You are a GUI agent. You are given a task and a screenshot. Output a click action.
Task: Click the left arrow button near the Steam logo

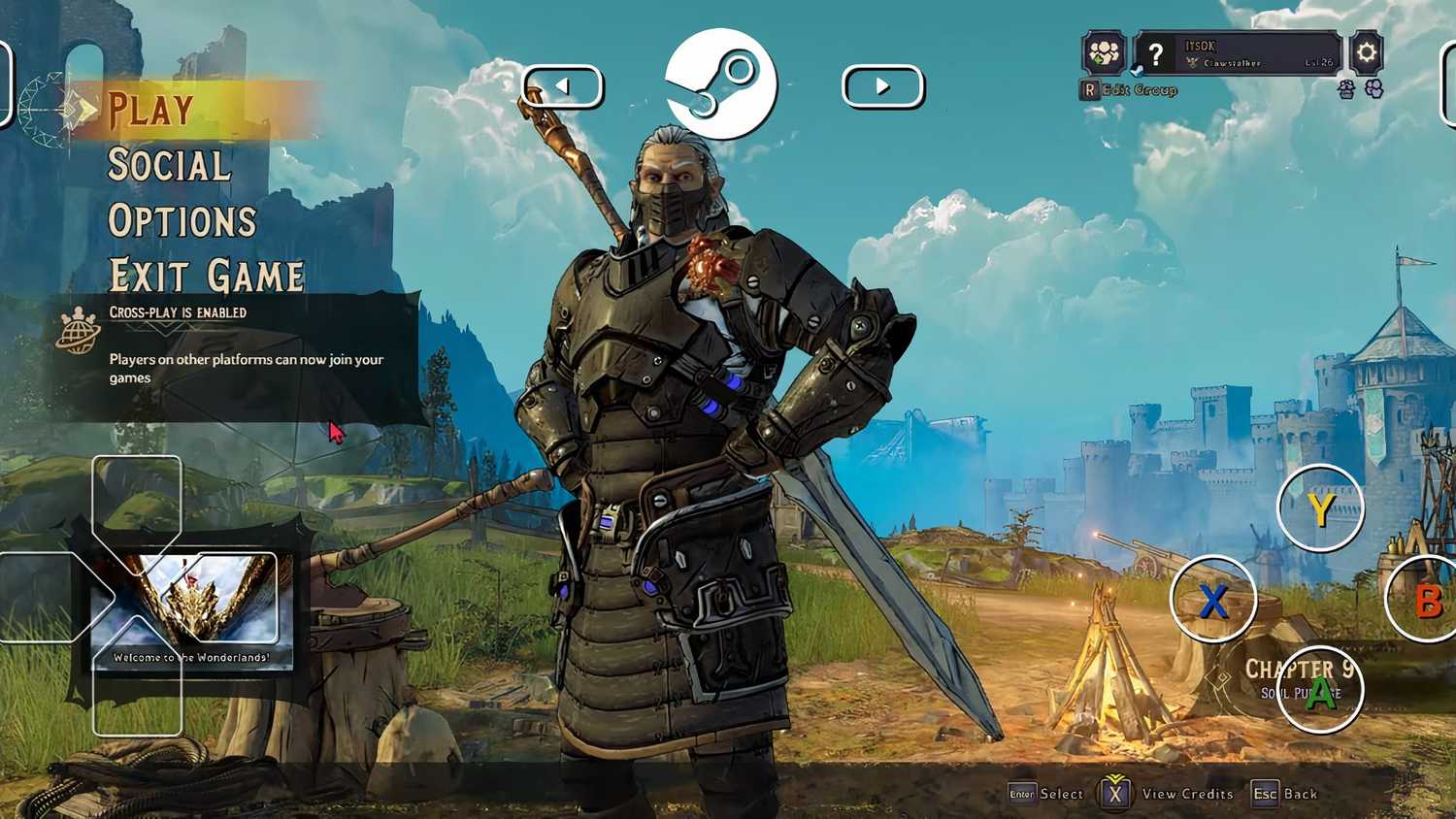[564, 86]
